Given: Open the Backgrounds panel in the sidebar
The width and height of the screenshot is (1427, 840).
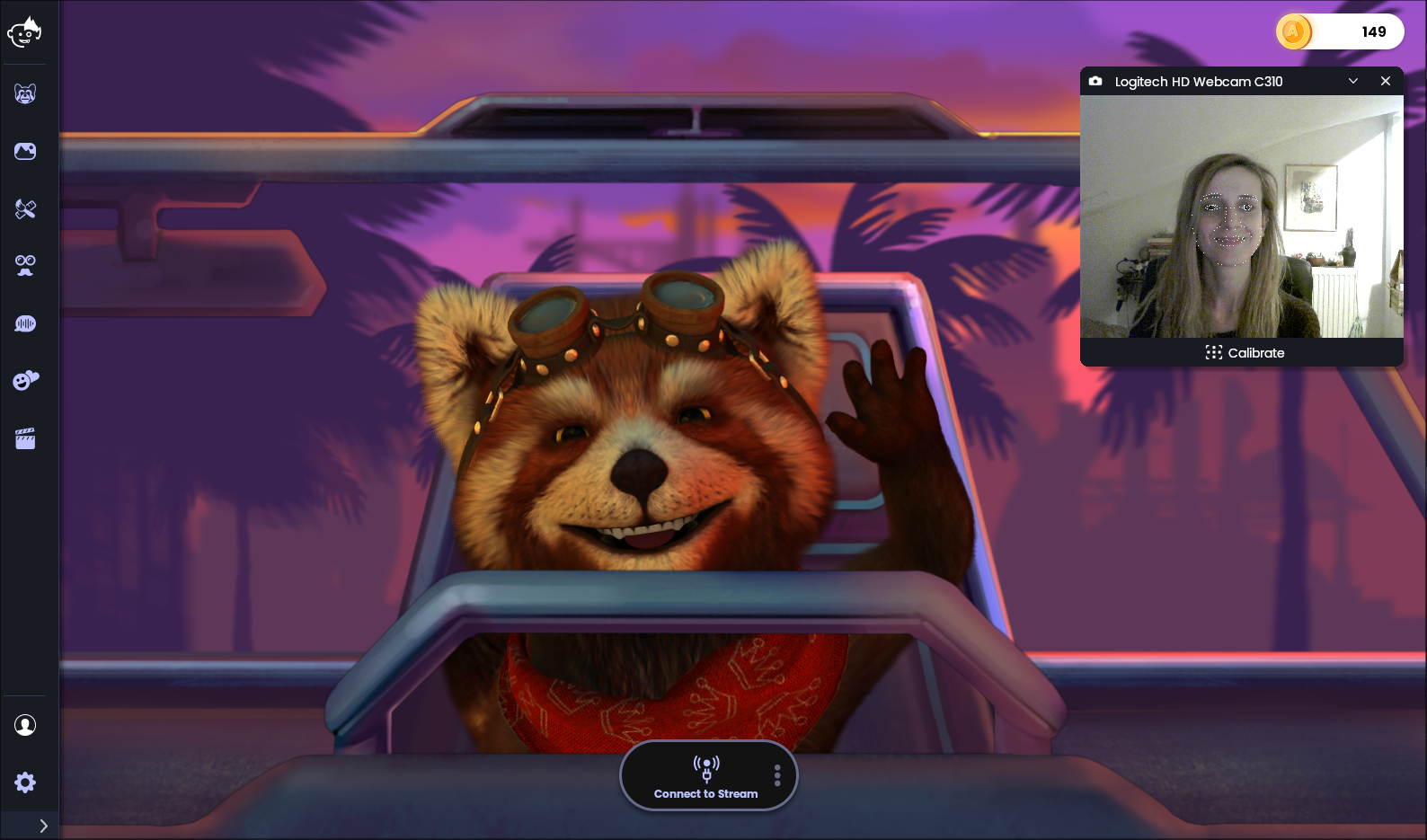Looking at the screenshot, I should (x=25, y=151).
